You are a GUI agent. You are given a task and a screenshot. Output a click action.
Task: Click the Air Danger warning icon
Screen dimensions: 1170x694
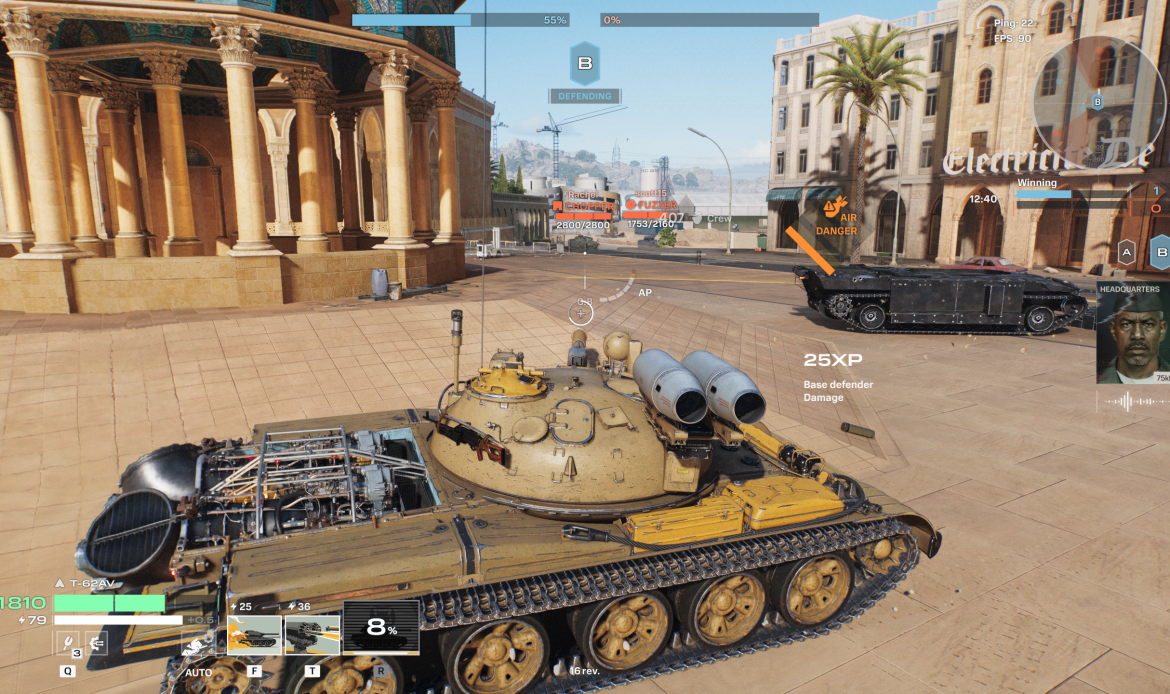click(x=830, y=209)
